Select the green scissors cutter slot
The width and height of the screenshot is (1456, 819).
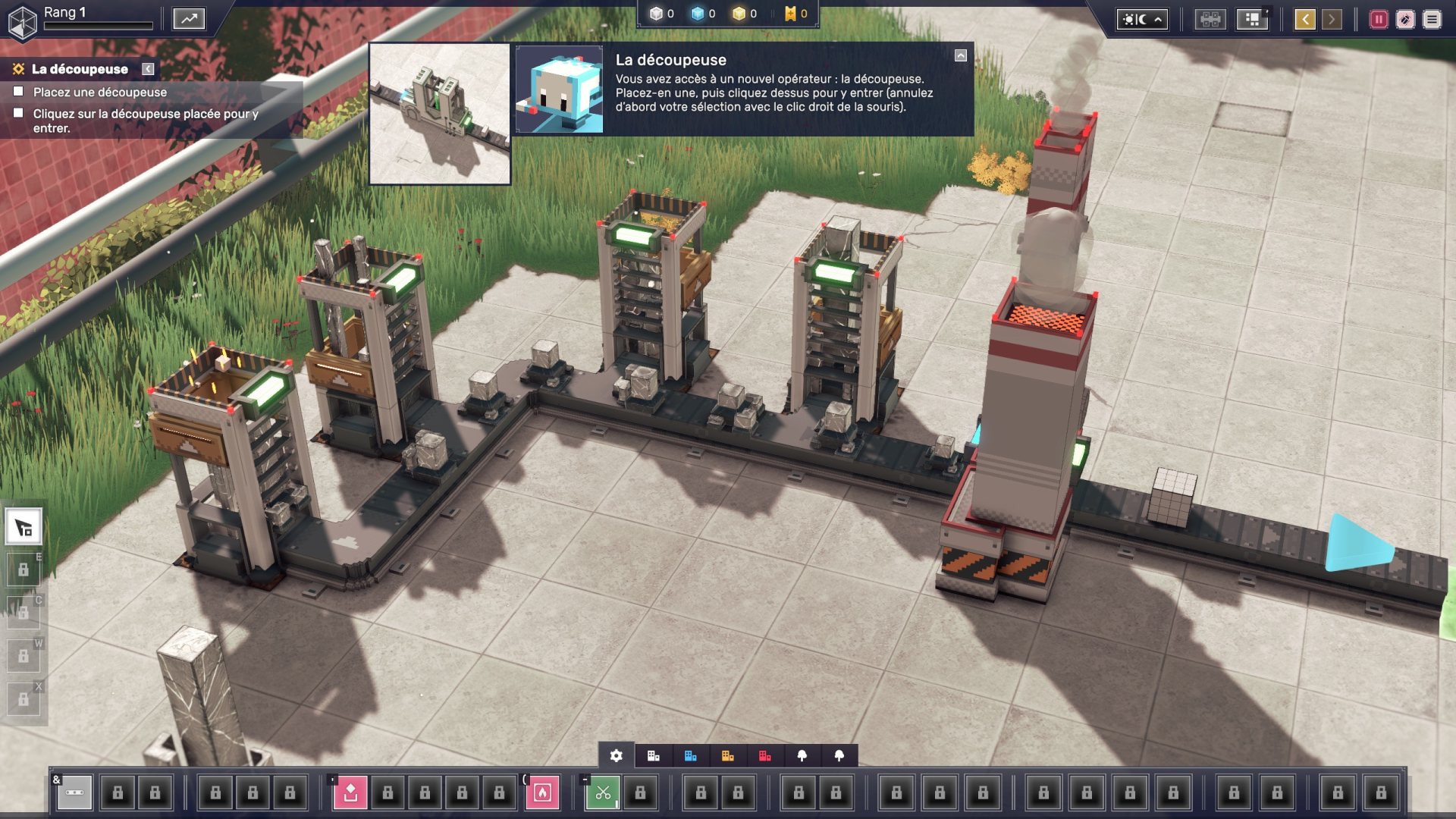click(x=603, y=792)
